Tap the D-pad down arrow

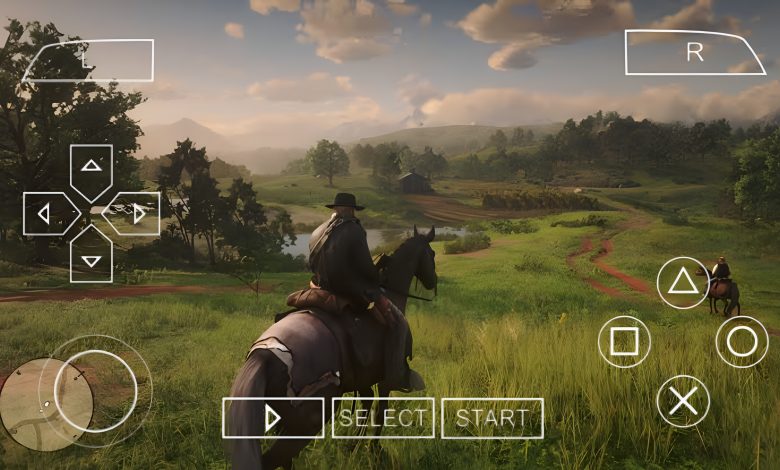(91, 257)
